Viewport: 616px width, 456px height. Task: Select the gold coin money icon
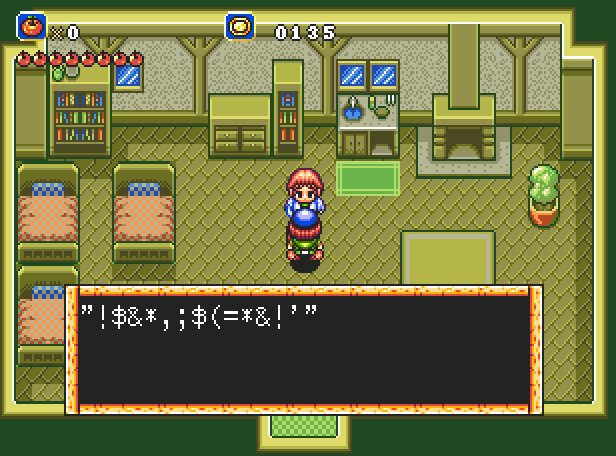point(240,27)
